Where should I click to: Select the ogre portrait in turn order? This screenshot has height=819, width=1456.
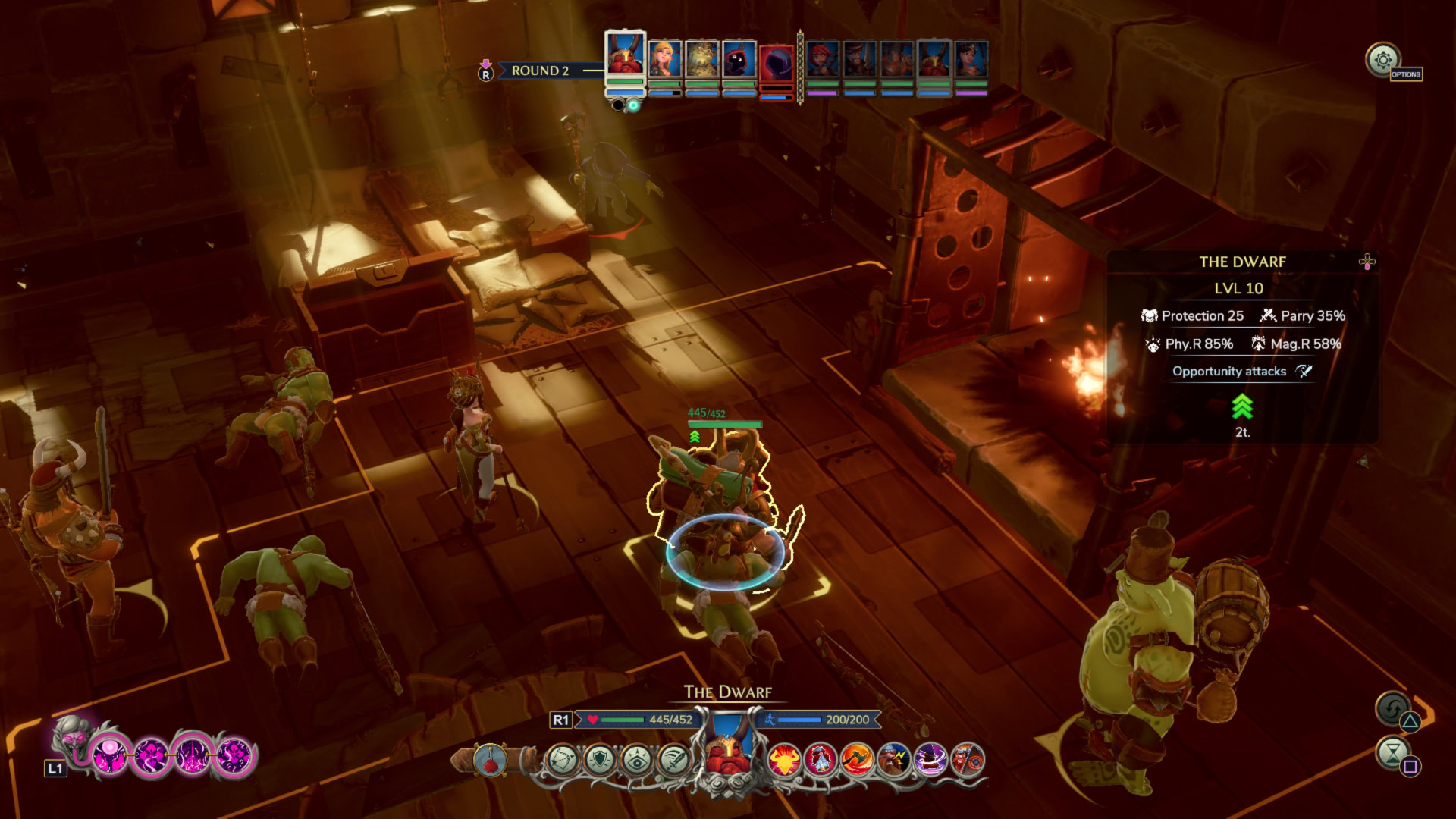(701, 59)
